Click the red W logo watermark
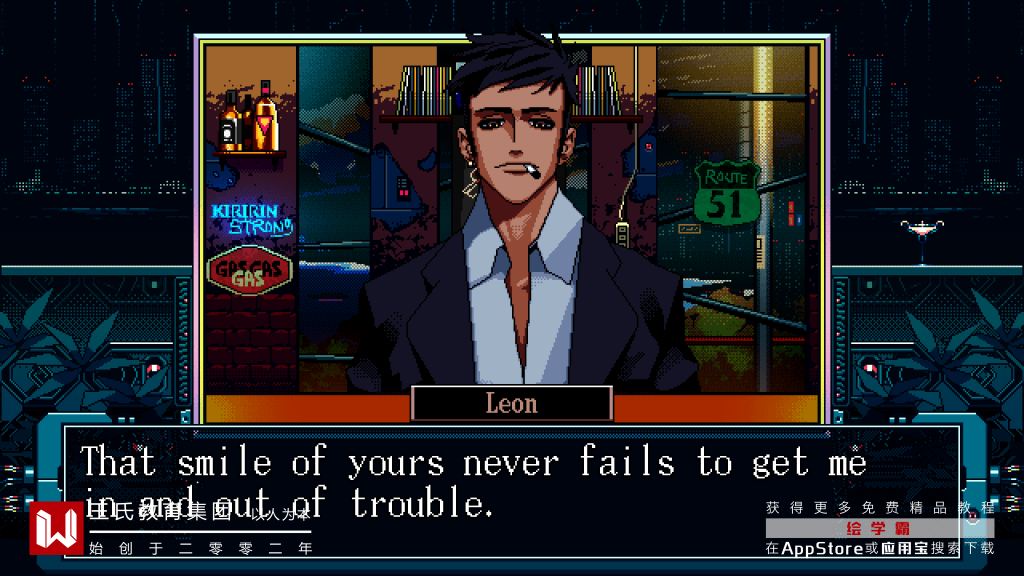This screenshot has width=1024, height=576. 56,528
